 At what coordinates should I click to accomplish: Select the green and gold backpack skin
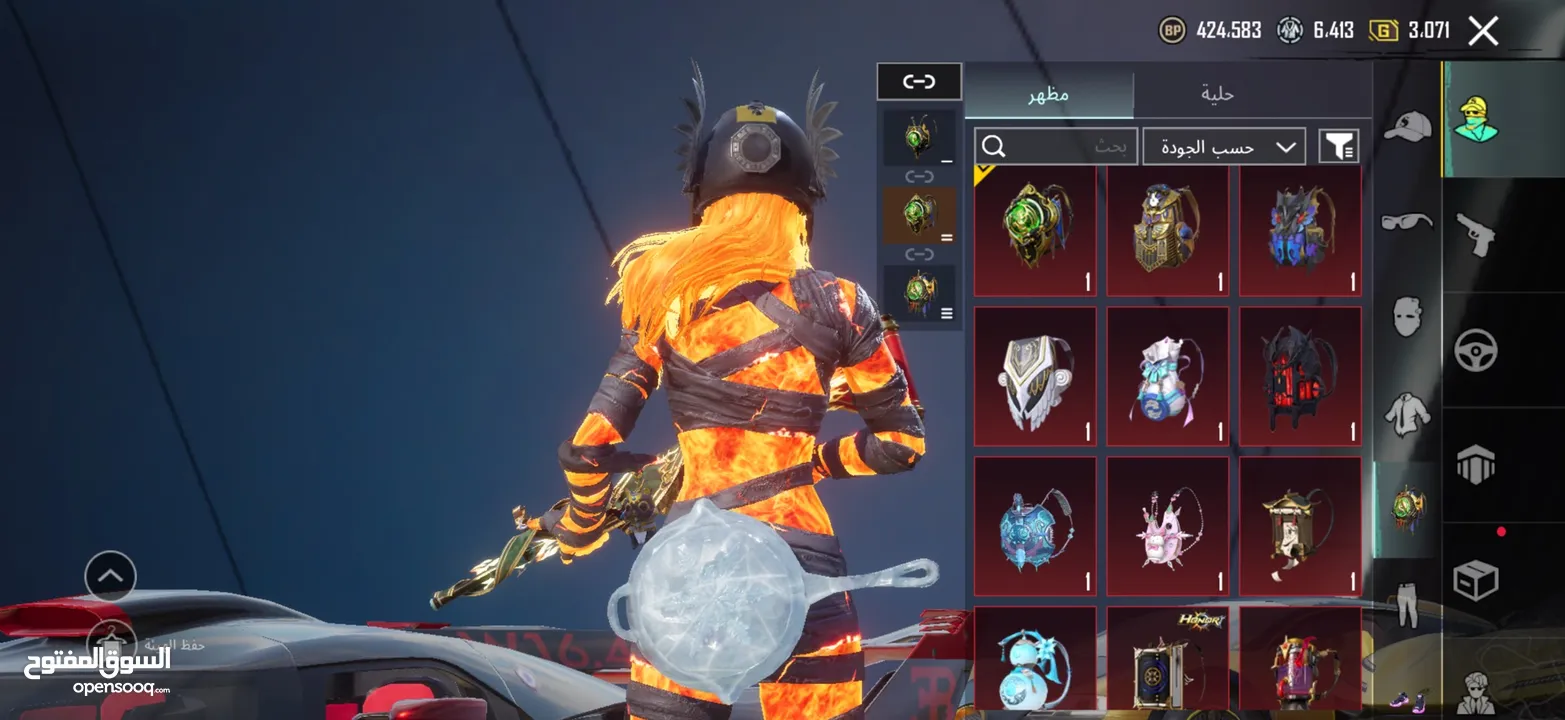[x=1034, y=231]
